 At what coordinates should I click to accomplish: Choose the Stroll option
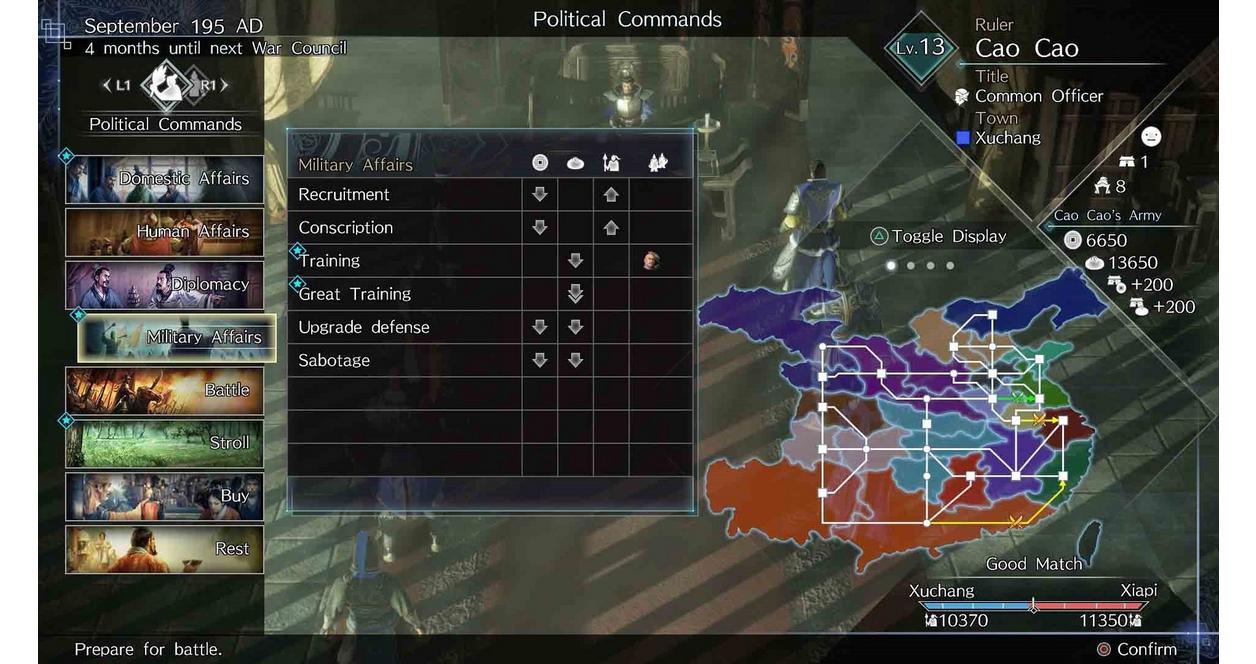tap(165, 443)
